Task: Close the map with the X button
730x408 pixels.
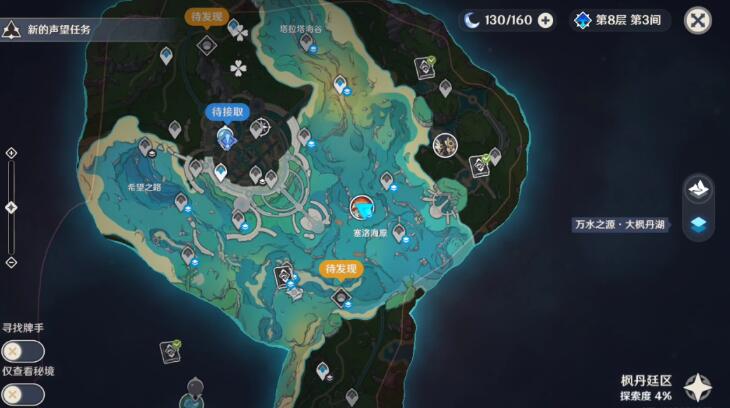Action: [x=697, y=20]
